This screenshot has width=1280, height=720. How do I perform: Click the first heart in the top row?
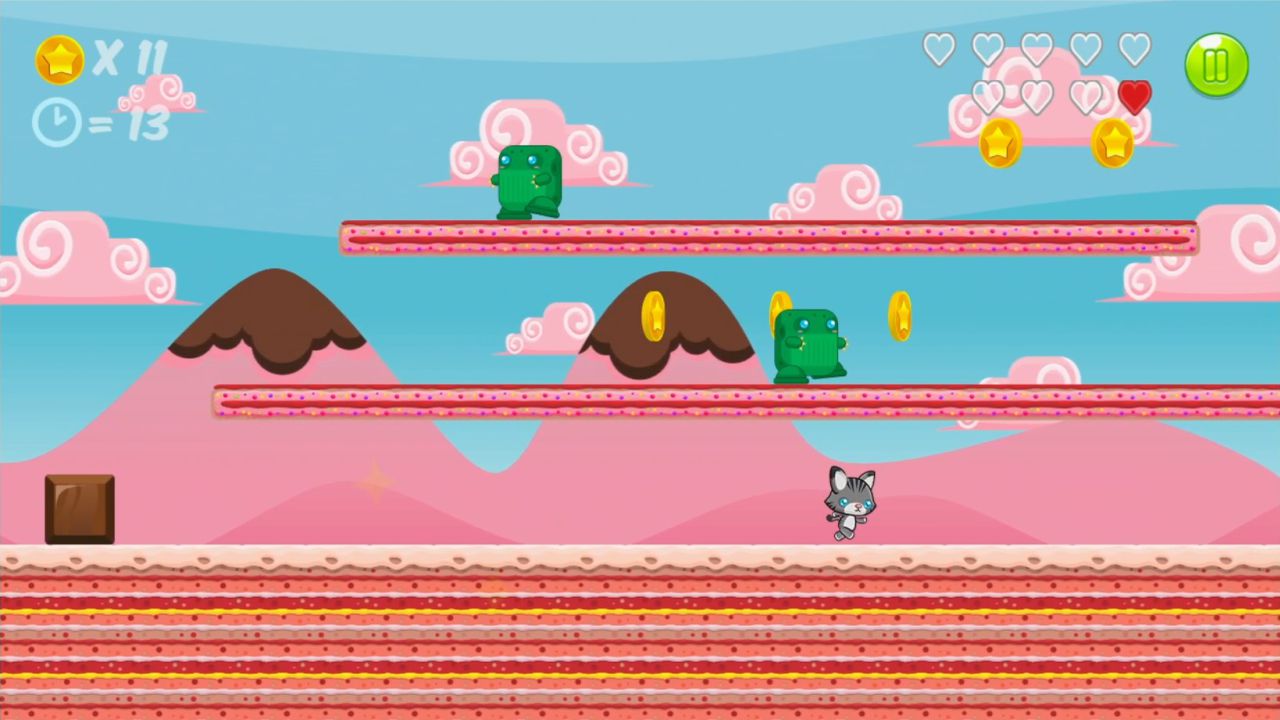pyautogui.click(x=939, y=48)
